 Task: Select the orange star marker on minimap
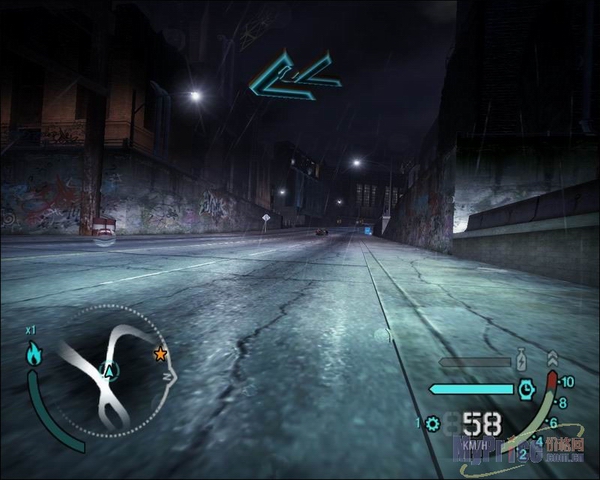[x=160, y=353]
